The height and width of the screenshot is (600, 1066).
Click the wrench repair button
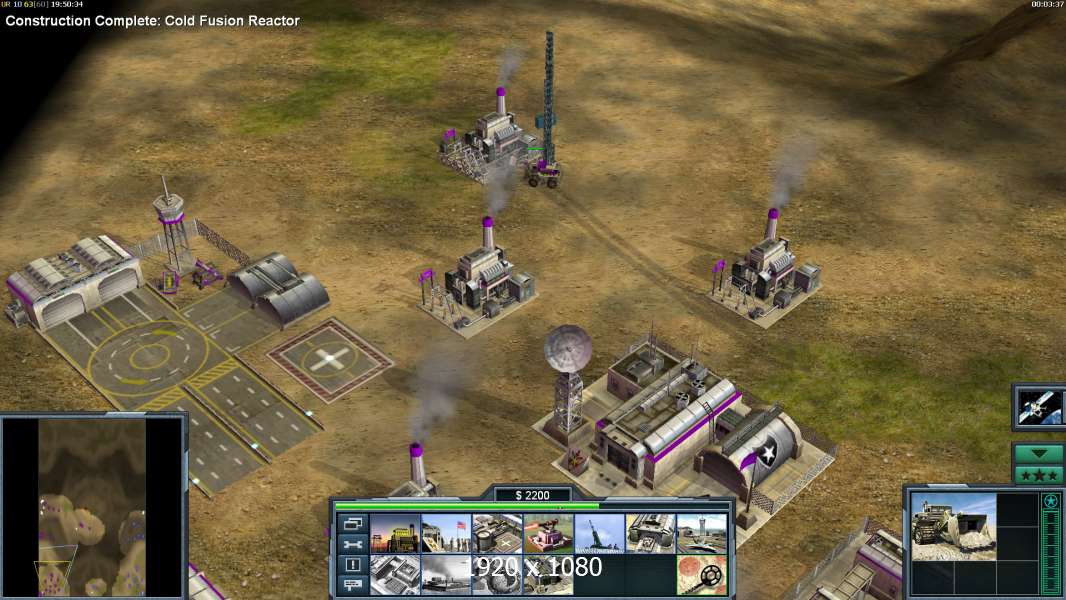pyautogui.click(x=352, y=544)
